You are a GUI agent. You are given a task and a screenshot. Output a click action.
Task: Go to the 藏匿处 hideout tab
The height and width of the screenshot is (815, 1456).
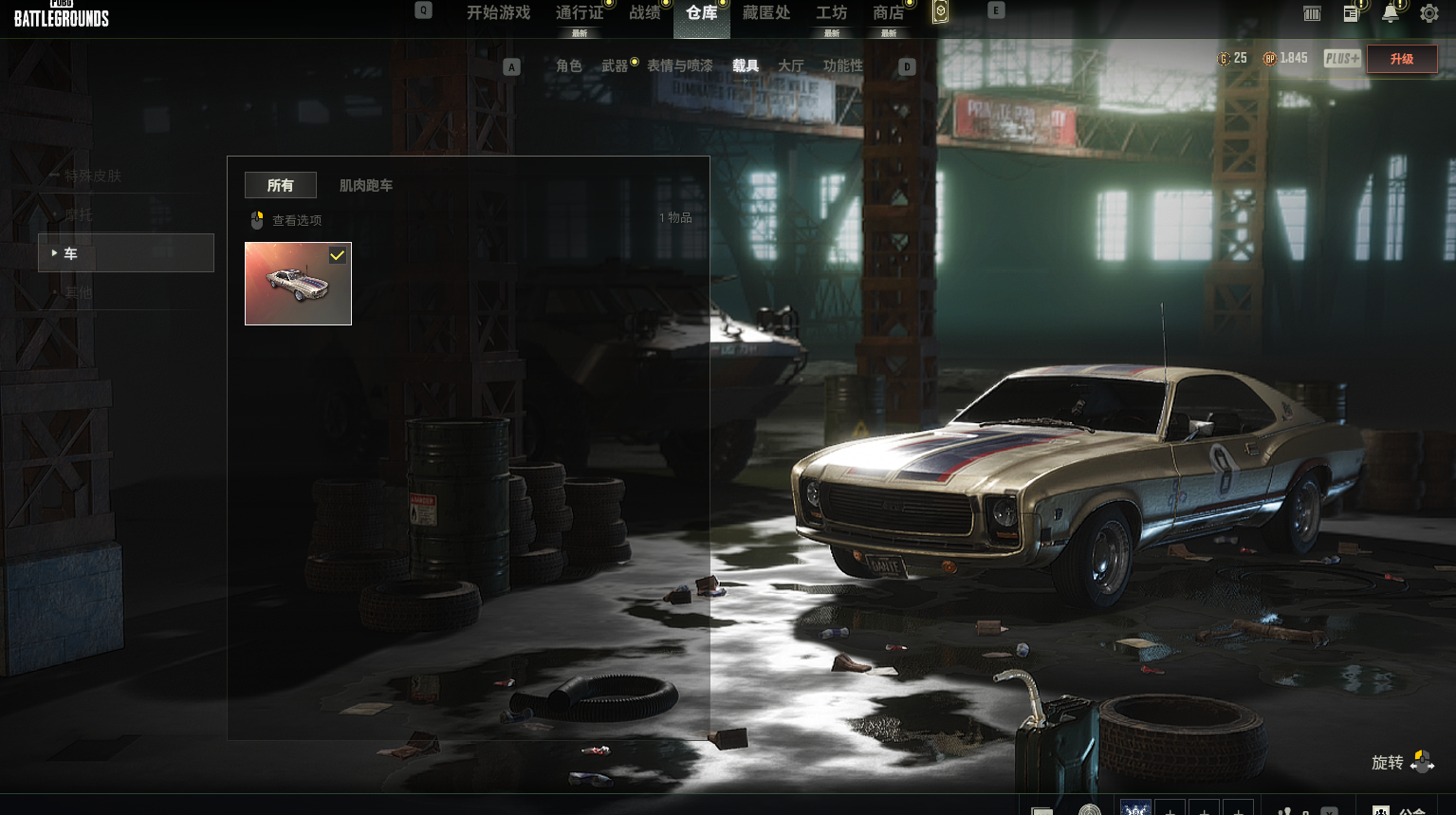pos(766,13)
